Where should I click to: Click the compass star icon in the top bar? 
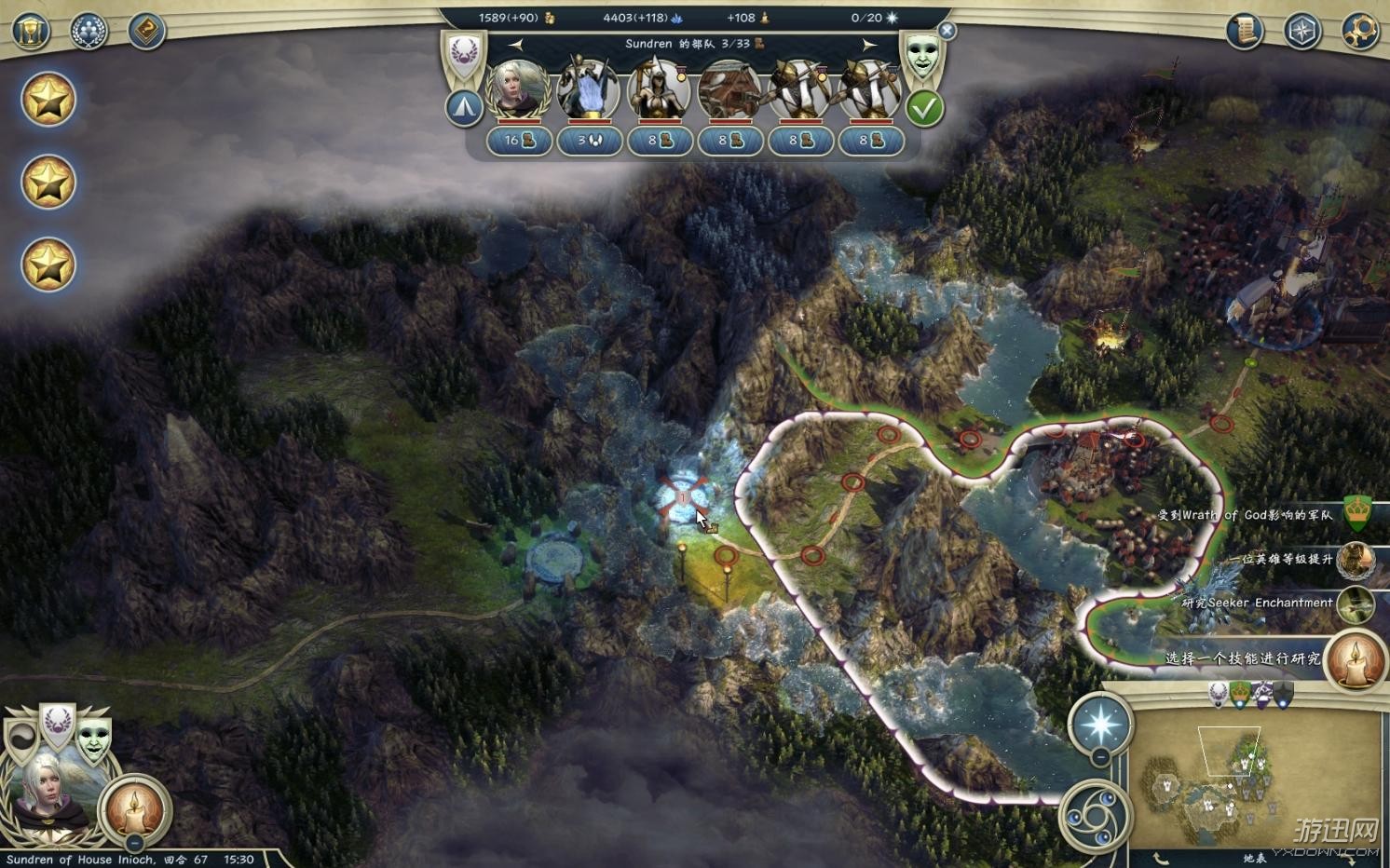click(x=1301, y=31)
